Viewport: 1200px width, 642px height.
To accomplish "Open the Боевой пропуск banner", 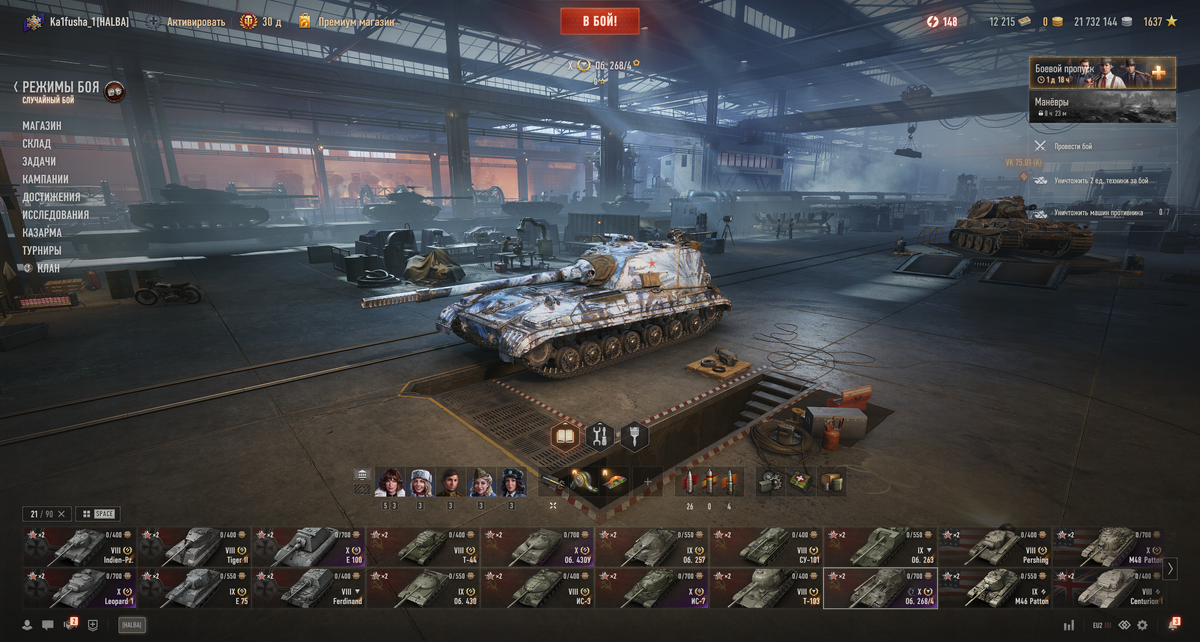I will point(1102,73).
